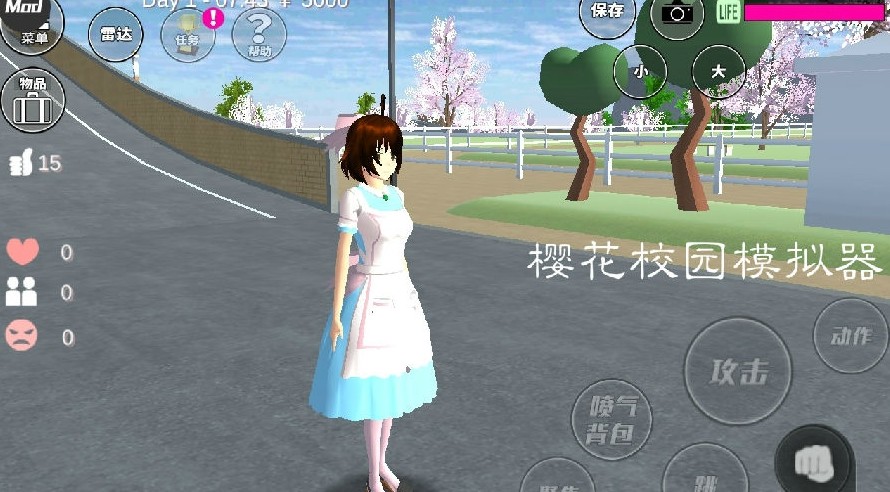Open the 物品 items briefcase
The width and height of the screenshot is (890, 492).
32,99
